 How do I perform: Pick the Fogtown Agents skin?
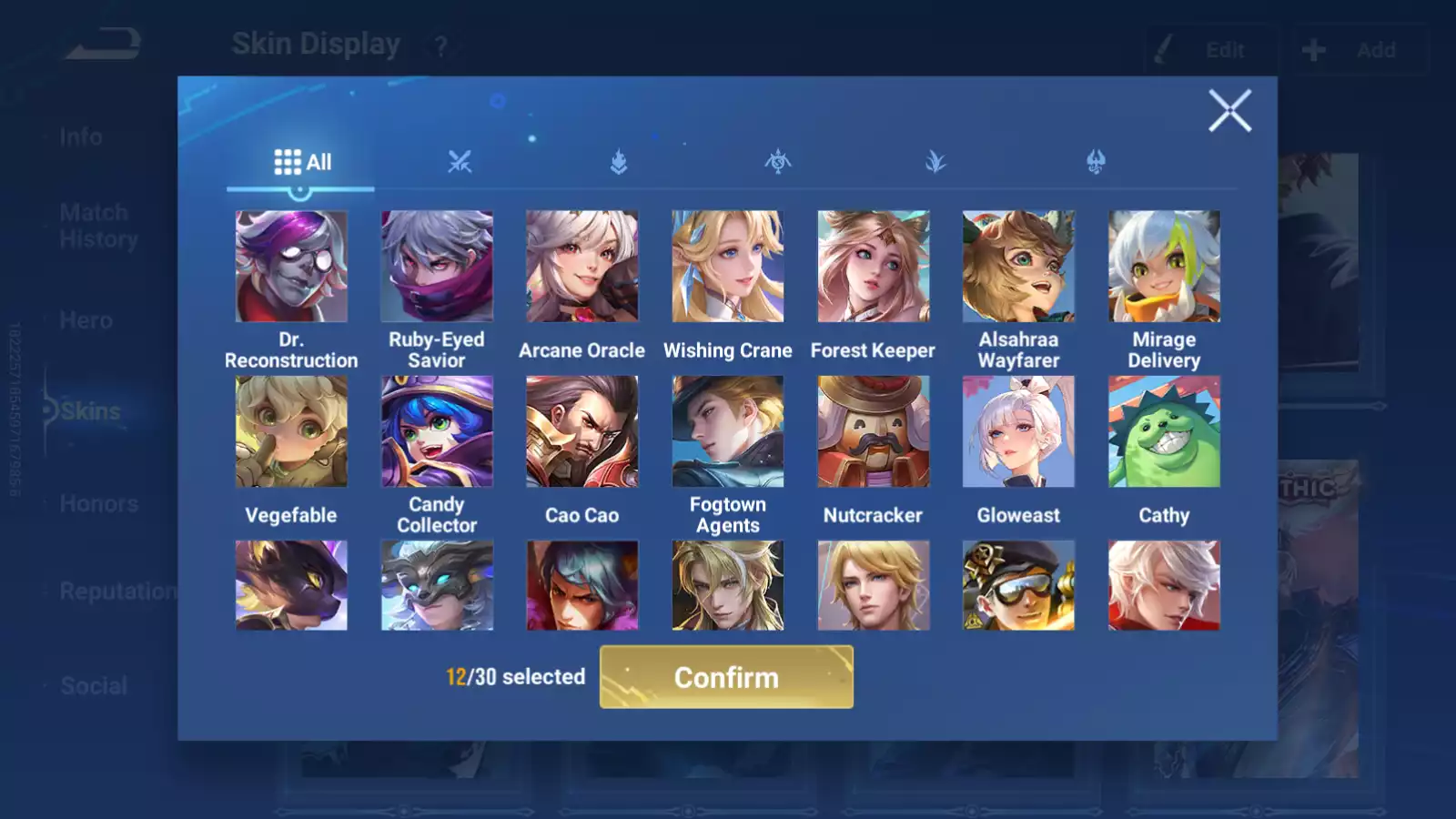pos(728,431)
